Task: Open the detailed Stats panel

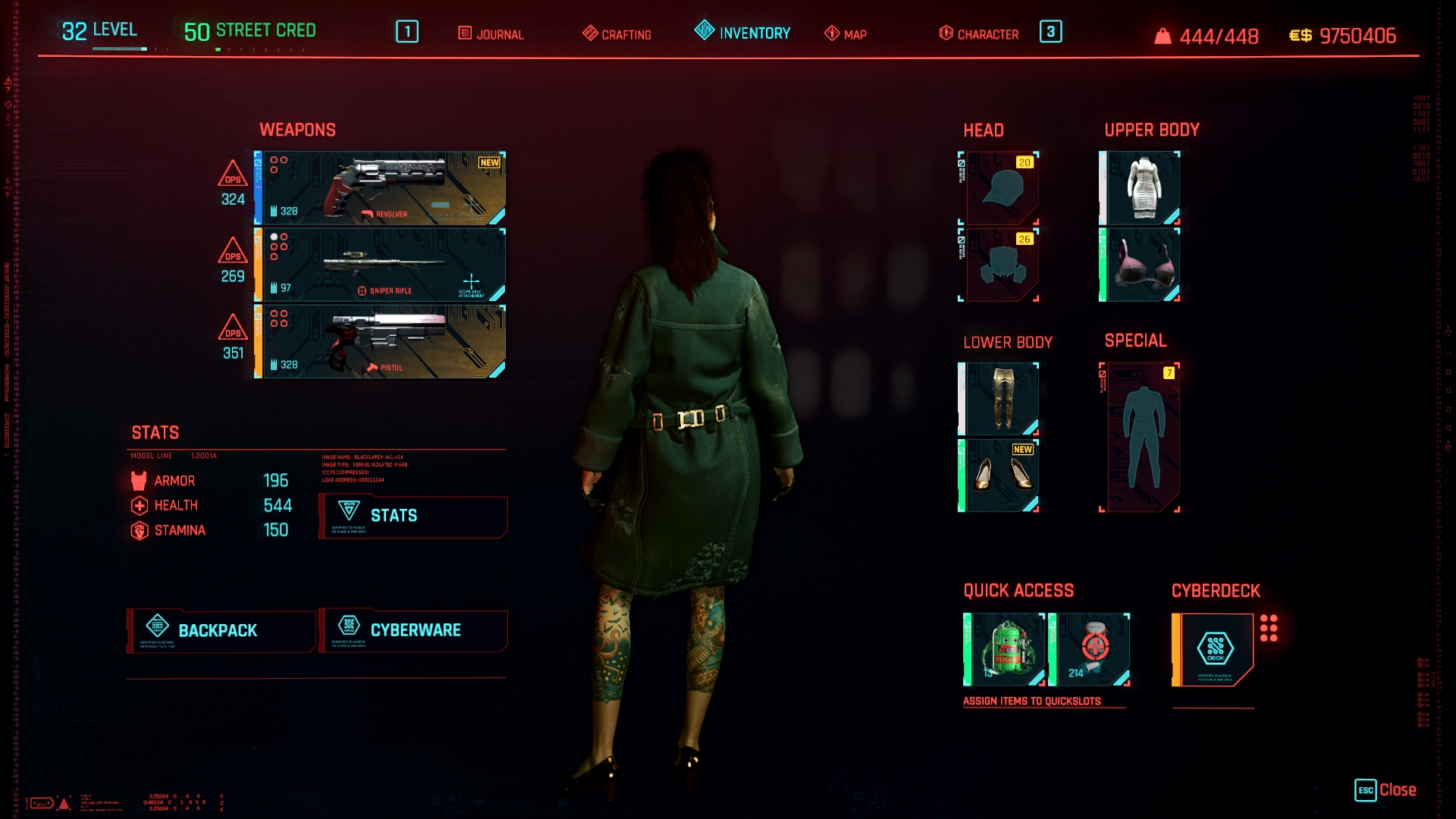Action: coord(413,516)
